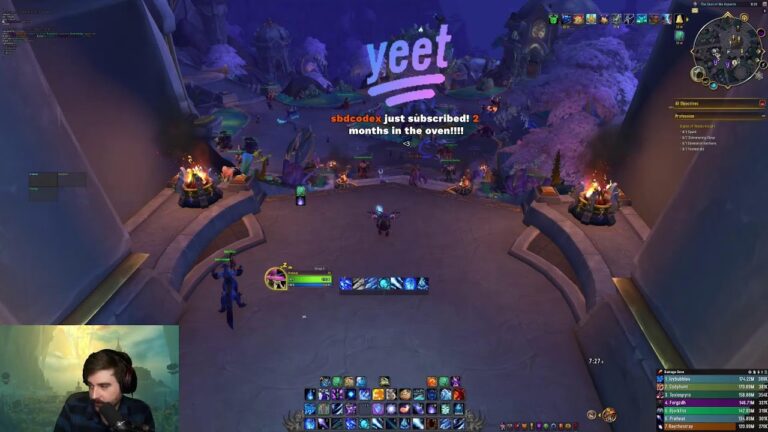
Task: Click the zone name above the minimap
Action: pyautogui.click(x=722, y=4)
